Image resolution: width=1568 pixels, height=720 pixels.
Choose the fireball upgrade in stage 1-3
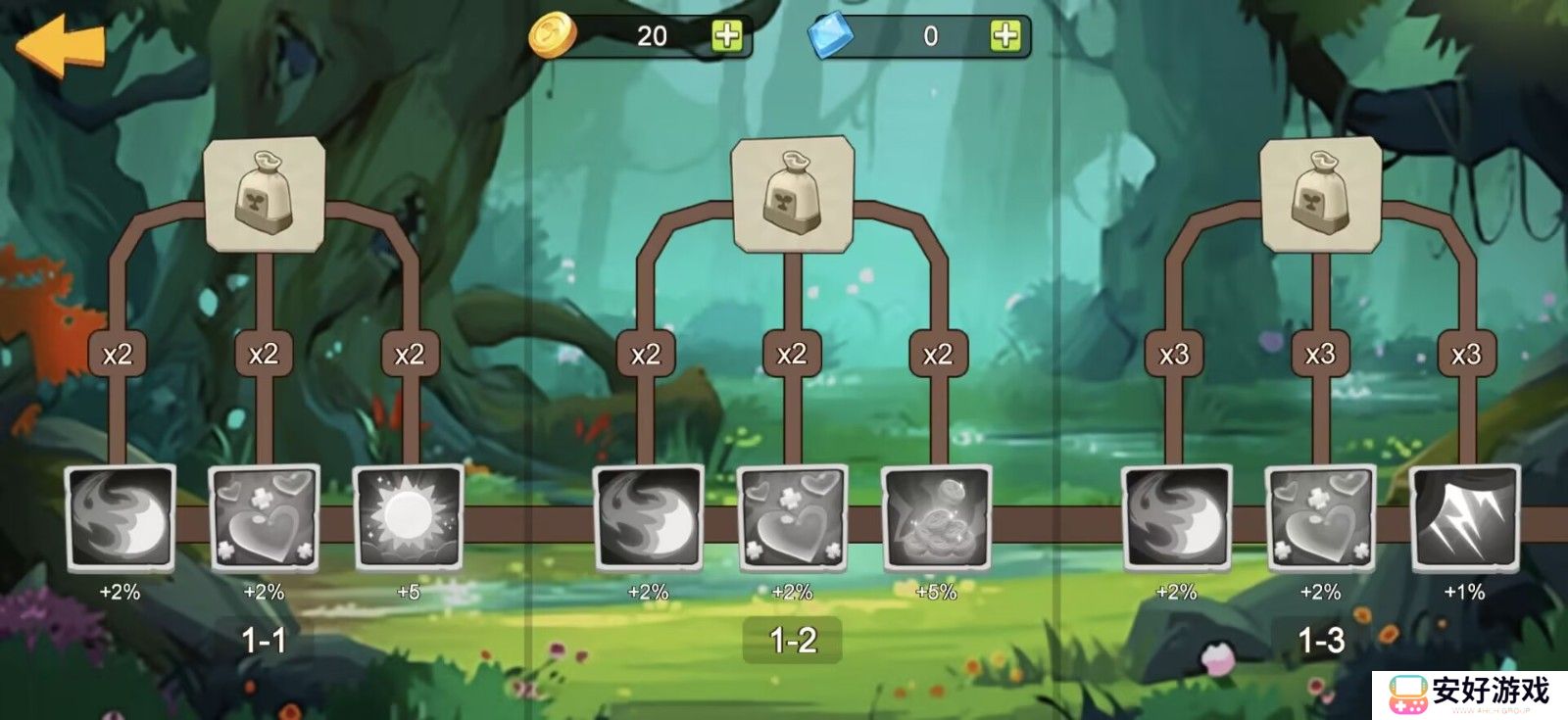1176,517
